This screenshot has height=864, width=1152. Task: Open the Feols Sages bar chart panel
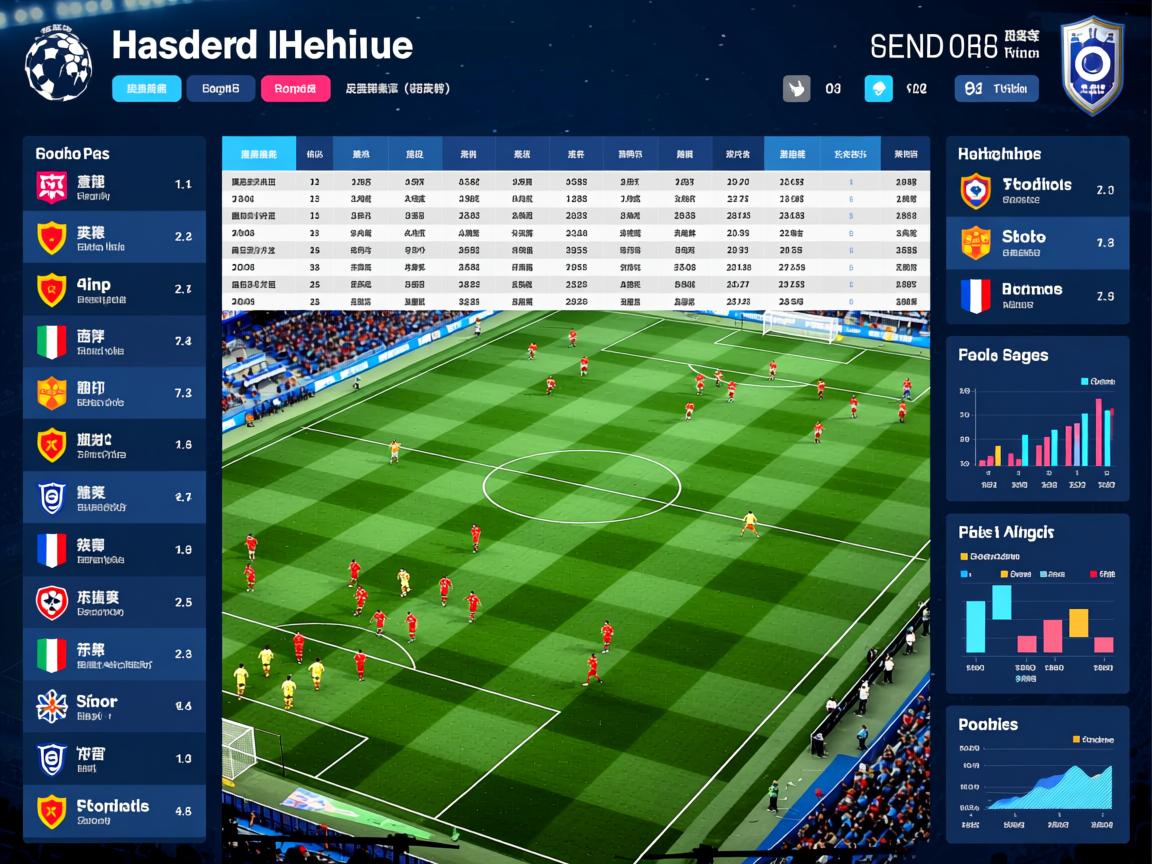click(1037, 418)
